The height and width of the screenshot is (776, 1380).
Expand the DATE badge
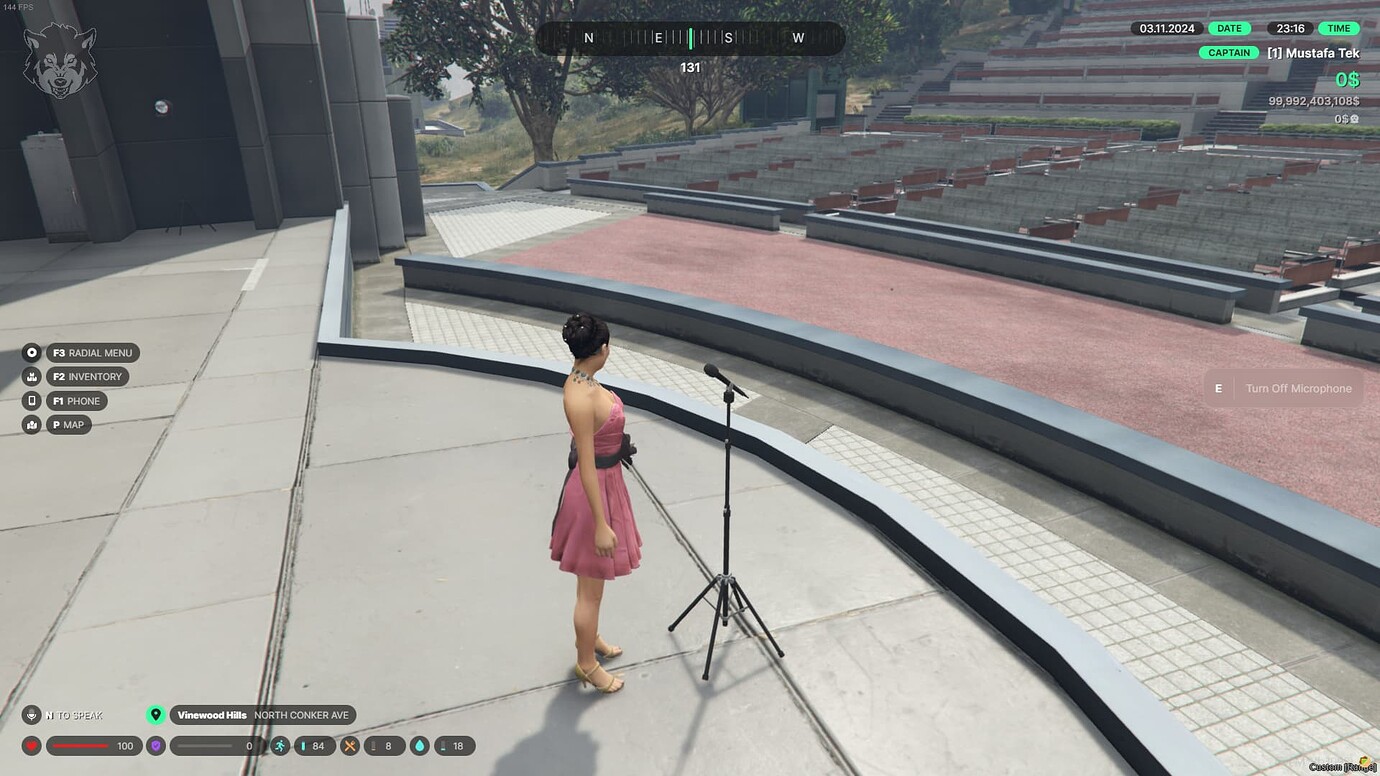tap(1229, 28)
